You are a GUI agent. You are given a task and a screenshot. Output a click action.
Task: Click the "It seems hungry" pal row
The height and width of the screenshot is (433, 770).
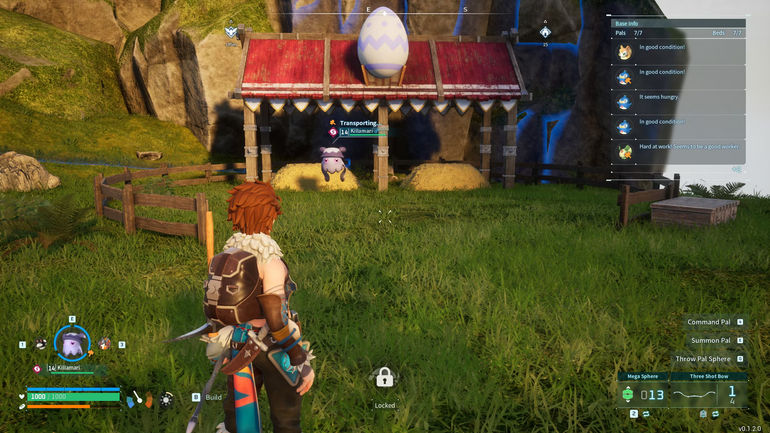click(678, 102)
